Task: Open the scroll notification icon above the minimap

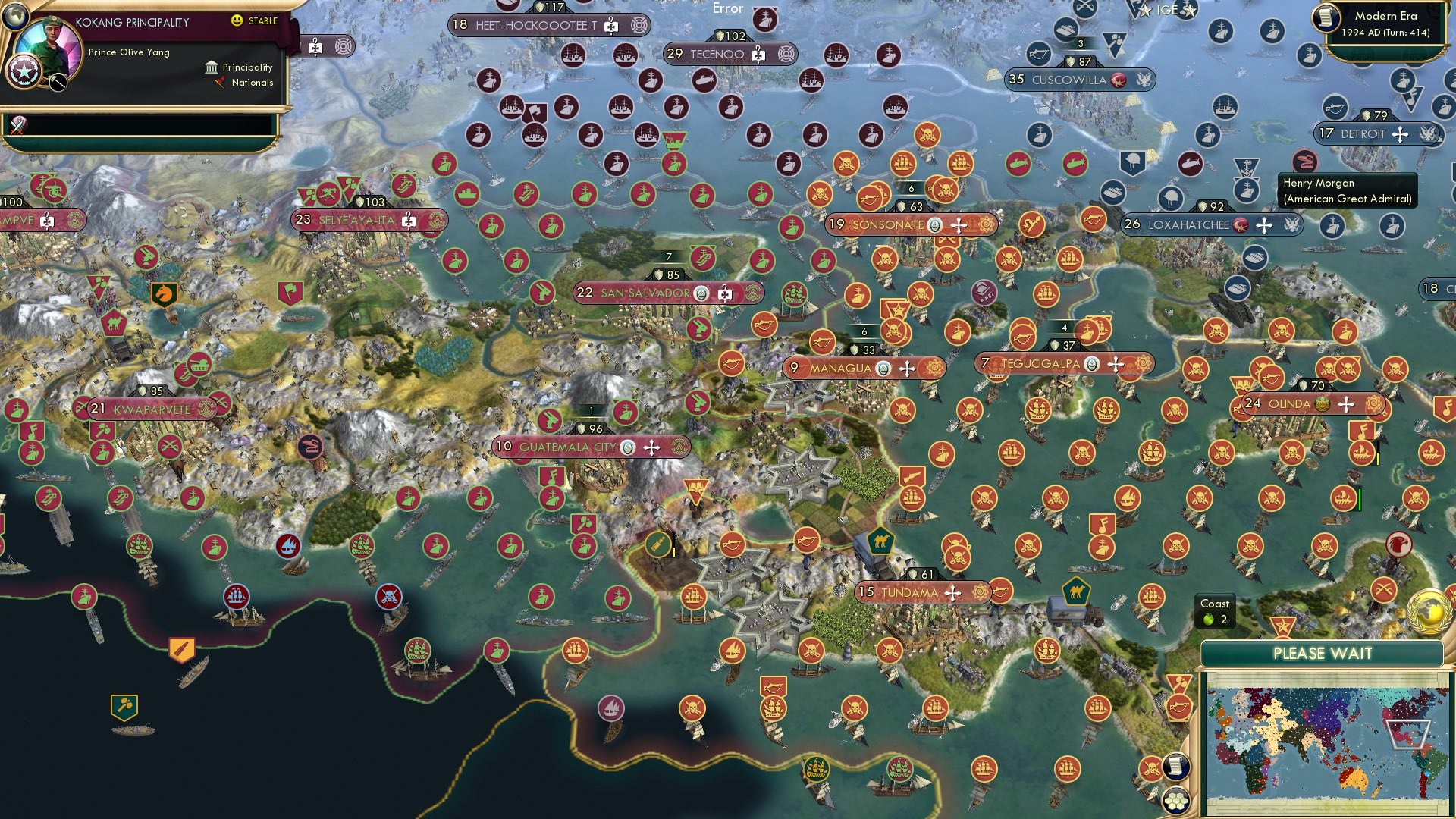Action: [x=1176, y=766]
